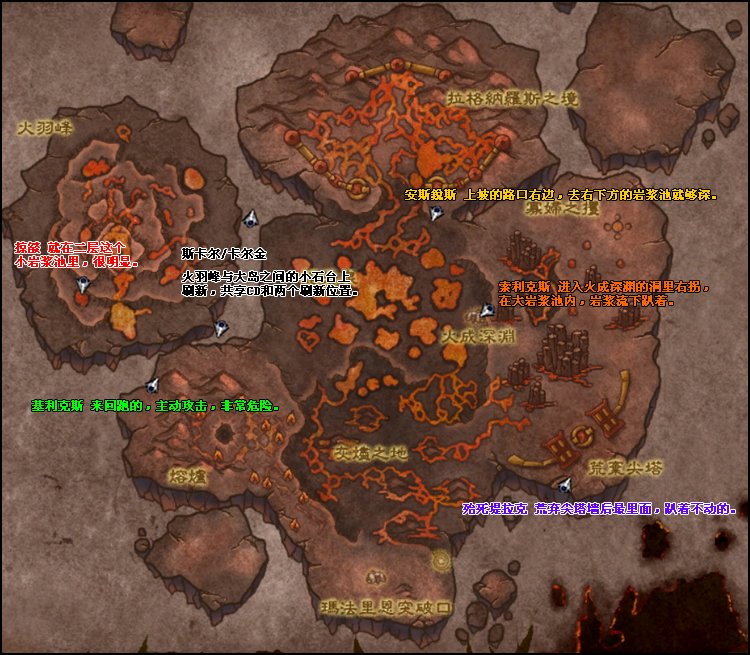The image size is (750, 655).
Task: Choose the marker for the purple 殆死提拉克 note
Action: point(564,485)
